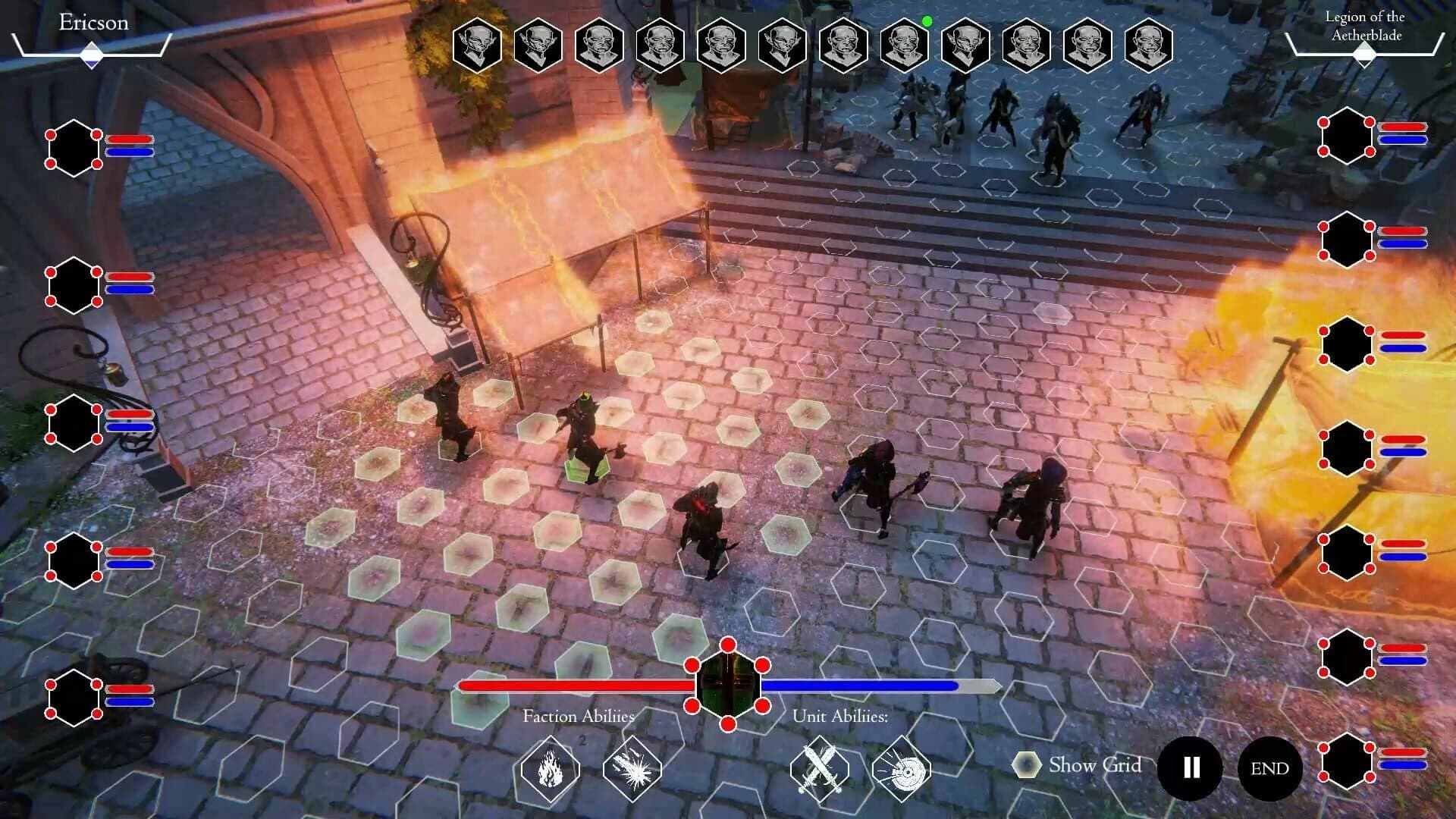
Task: Click the Legion of the Aetherblade diamond marker
Action: pyautogui.click(x=1367, y=55)
